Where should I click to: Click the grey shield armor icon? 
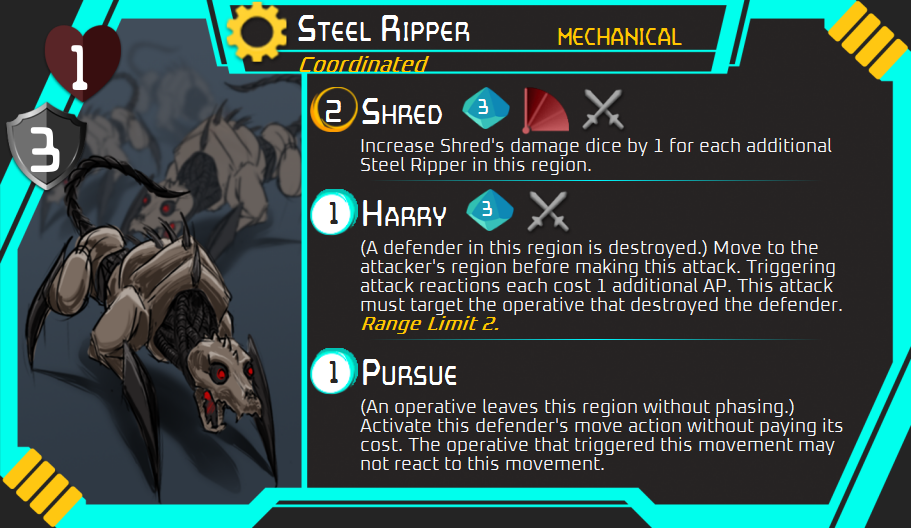[x=37, y=151]
